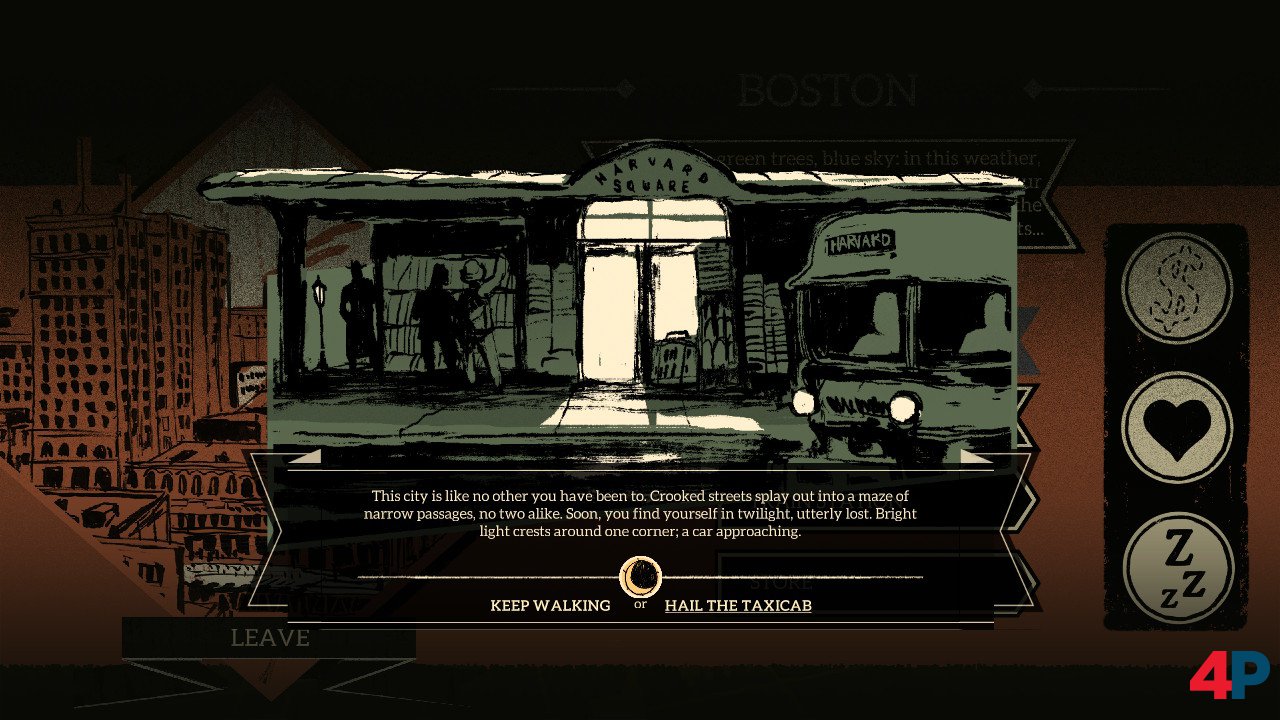This screenshot has height=720, width=1280.
Task: Select Hail the Taxicab choice
Action: 738,605
